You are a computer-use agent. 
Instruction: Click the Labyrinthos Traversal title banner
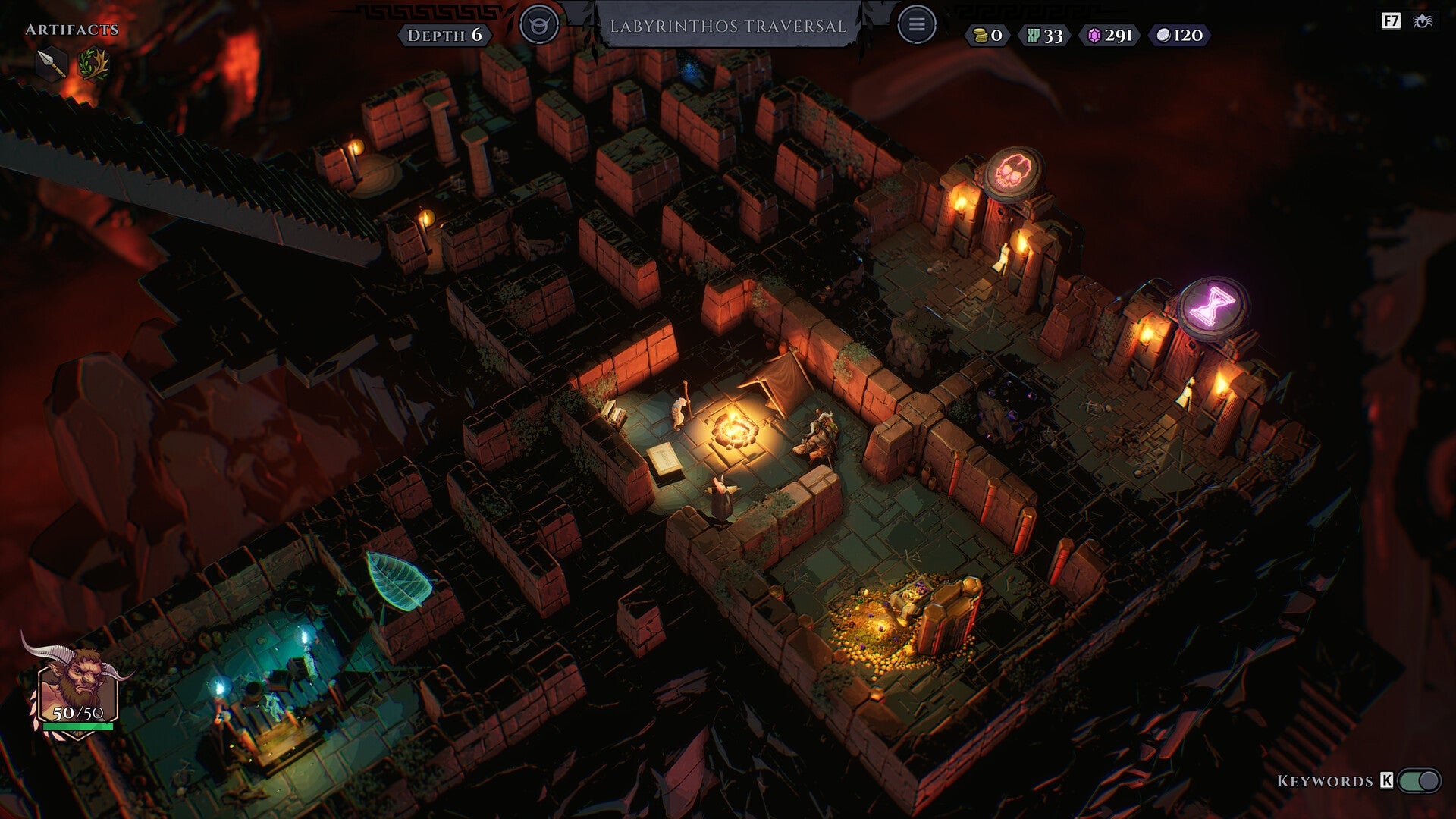click(730, 24)
